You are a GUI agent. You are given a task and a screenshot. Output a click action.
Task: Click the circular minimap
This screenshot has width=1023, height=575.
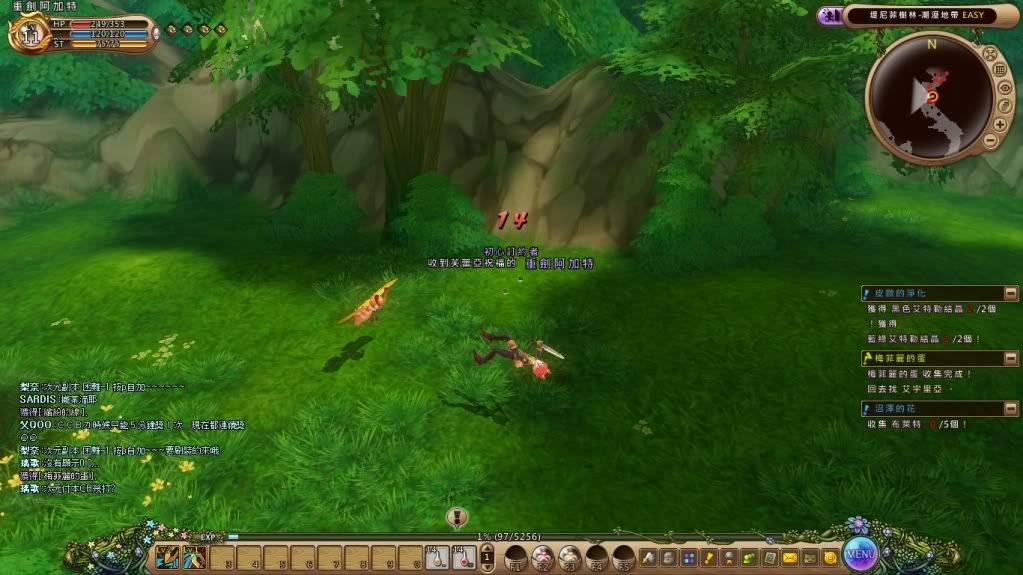[x=930, y=96]
